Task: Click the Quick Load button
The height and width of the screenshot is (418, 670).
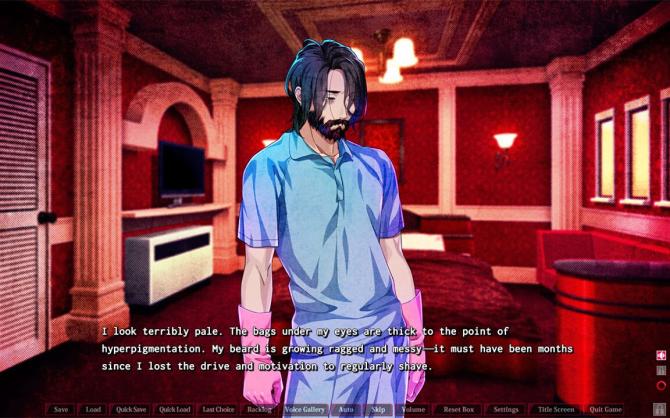Action: [175, 409]
